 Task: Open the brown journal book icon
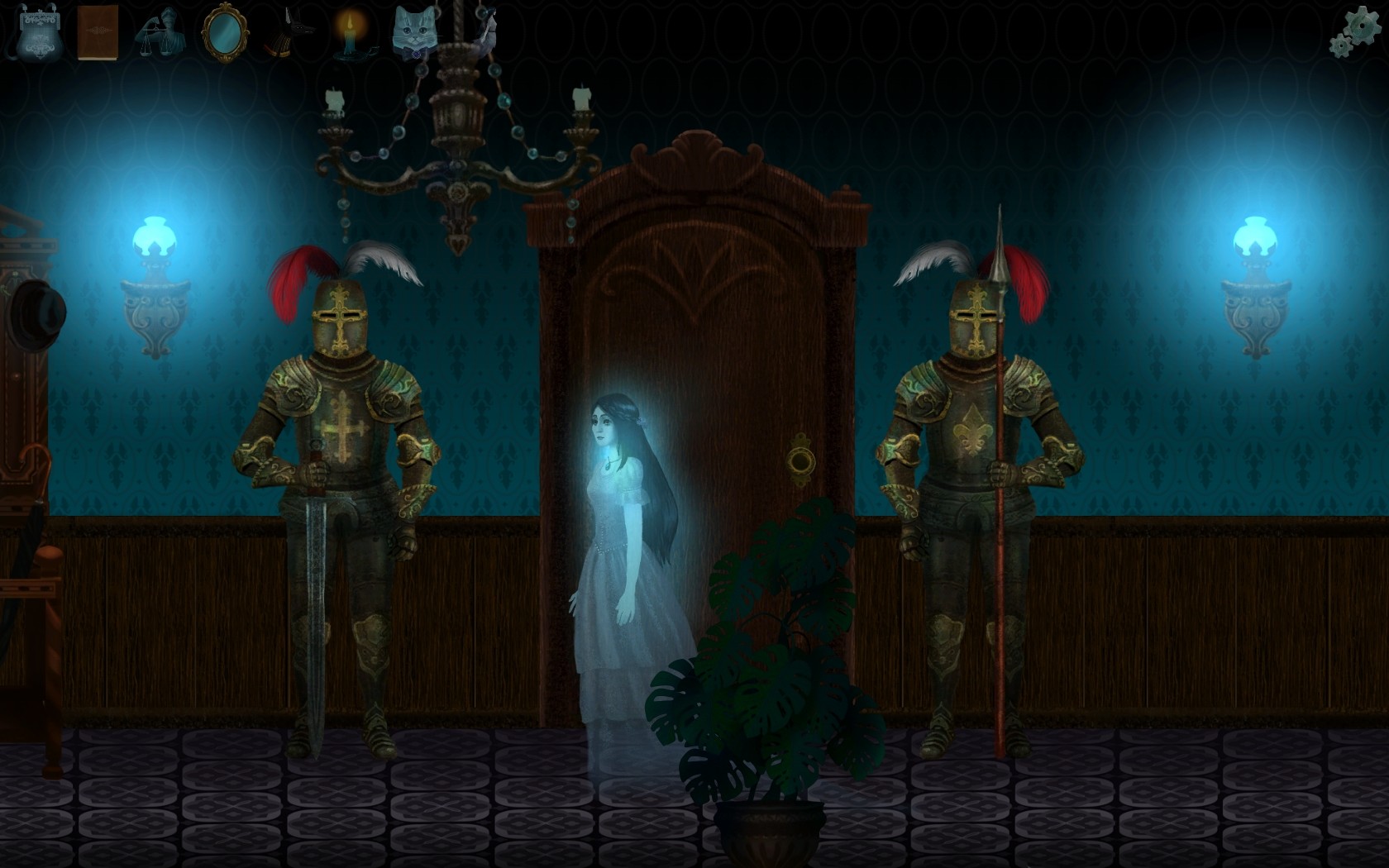coord(96,33)
